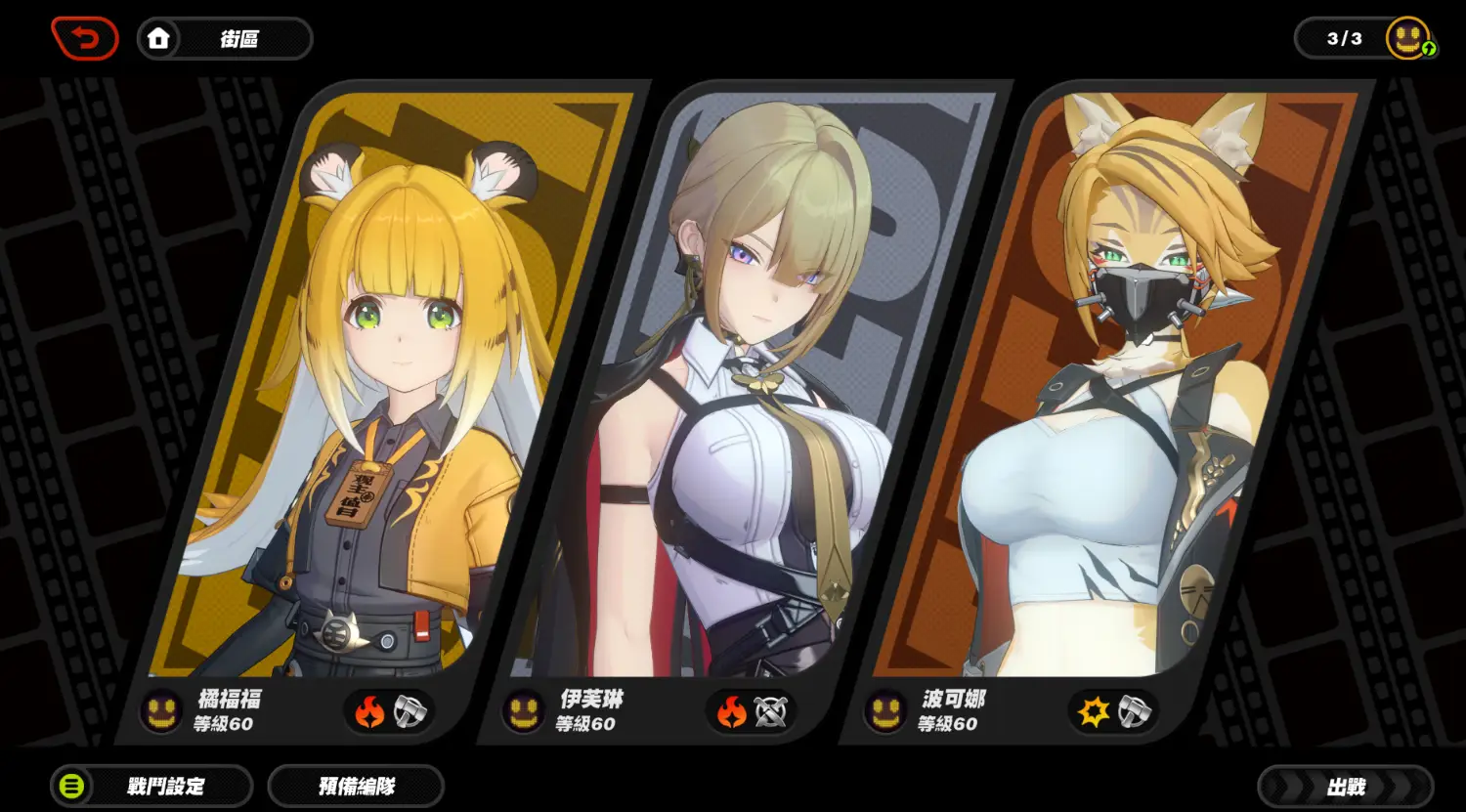Click the red back arrow button
The height and width of the screenshot is (812, 1466).
pos(85,39)
